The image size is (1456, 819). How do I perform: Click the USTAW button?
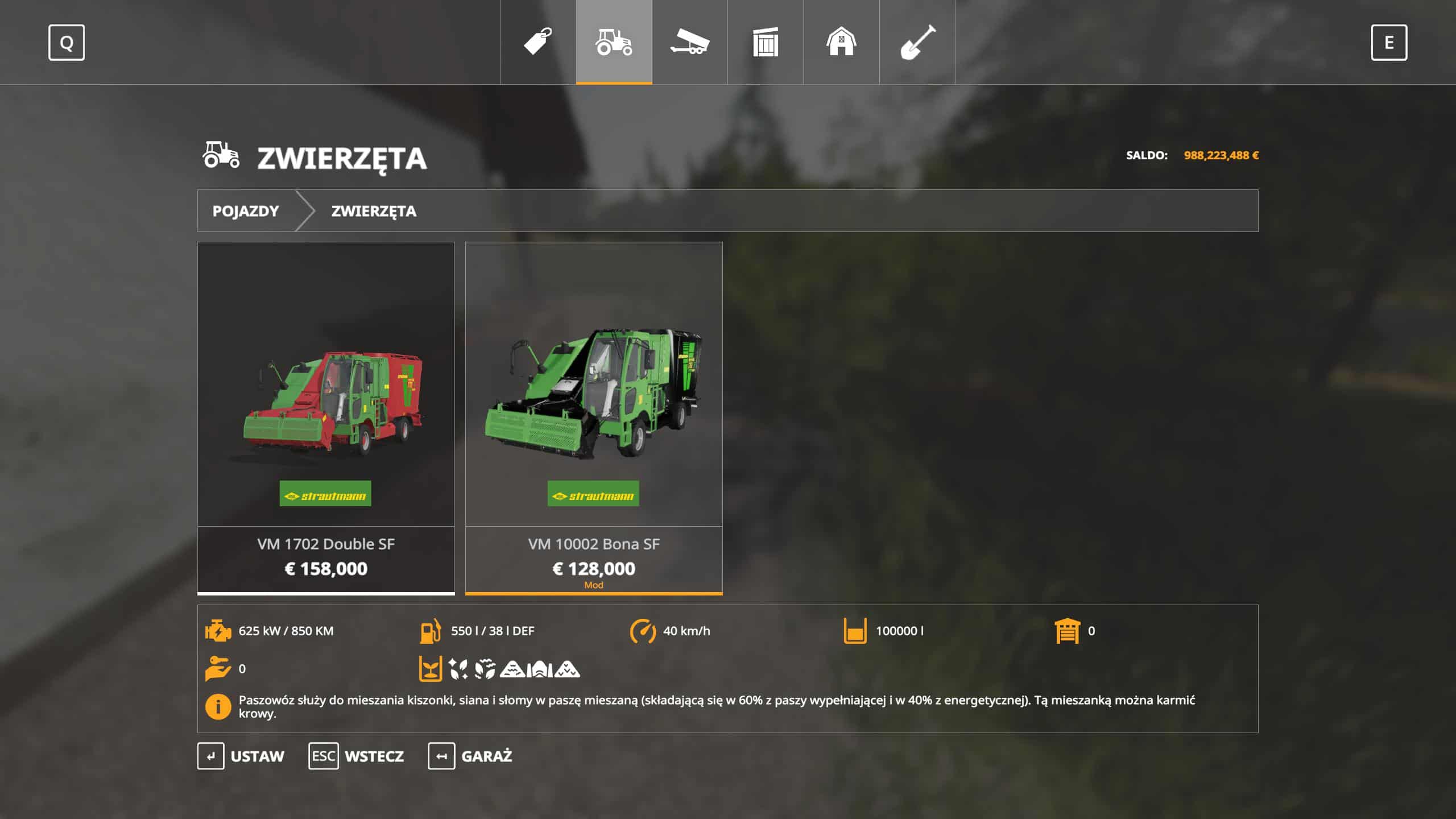tap(241, 756)
